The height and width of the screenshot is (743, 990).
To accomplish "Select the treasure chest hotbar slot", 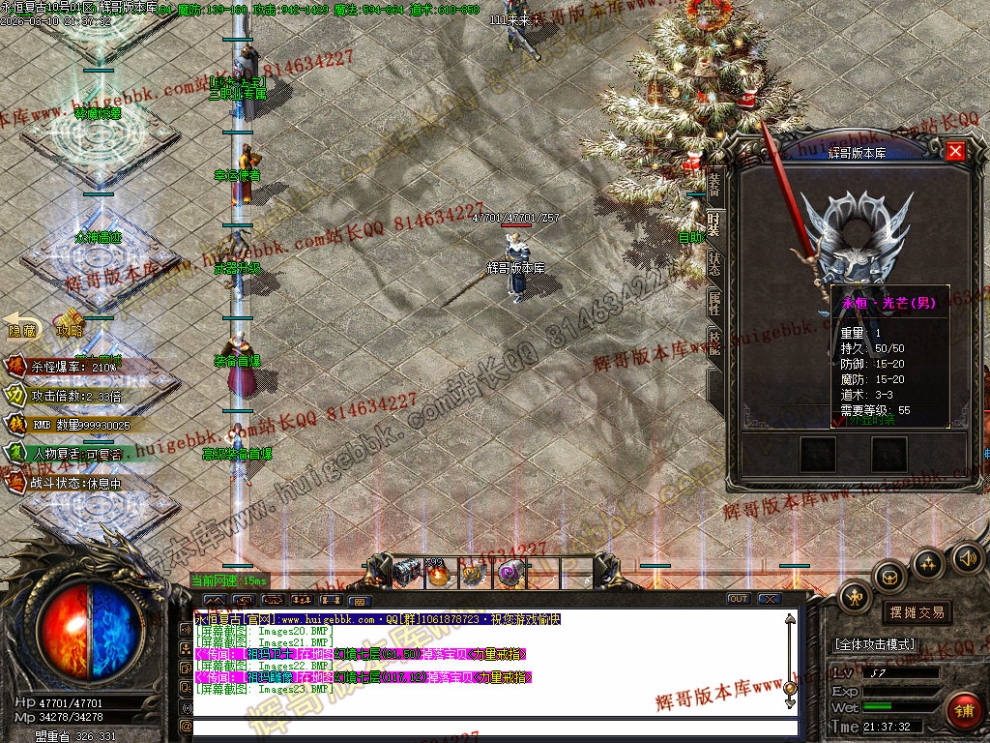I will pyautogui.click(x=407, y=573).
